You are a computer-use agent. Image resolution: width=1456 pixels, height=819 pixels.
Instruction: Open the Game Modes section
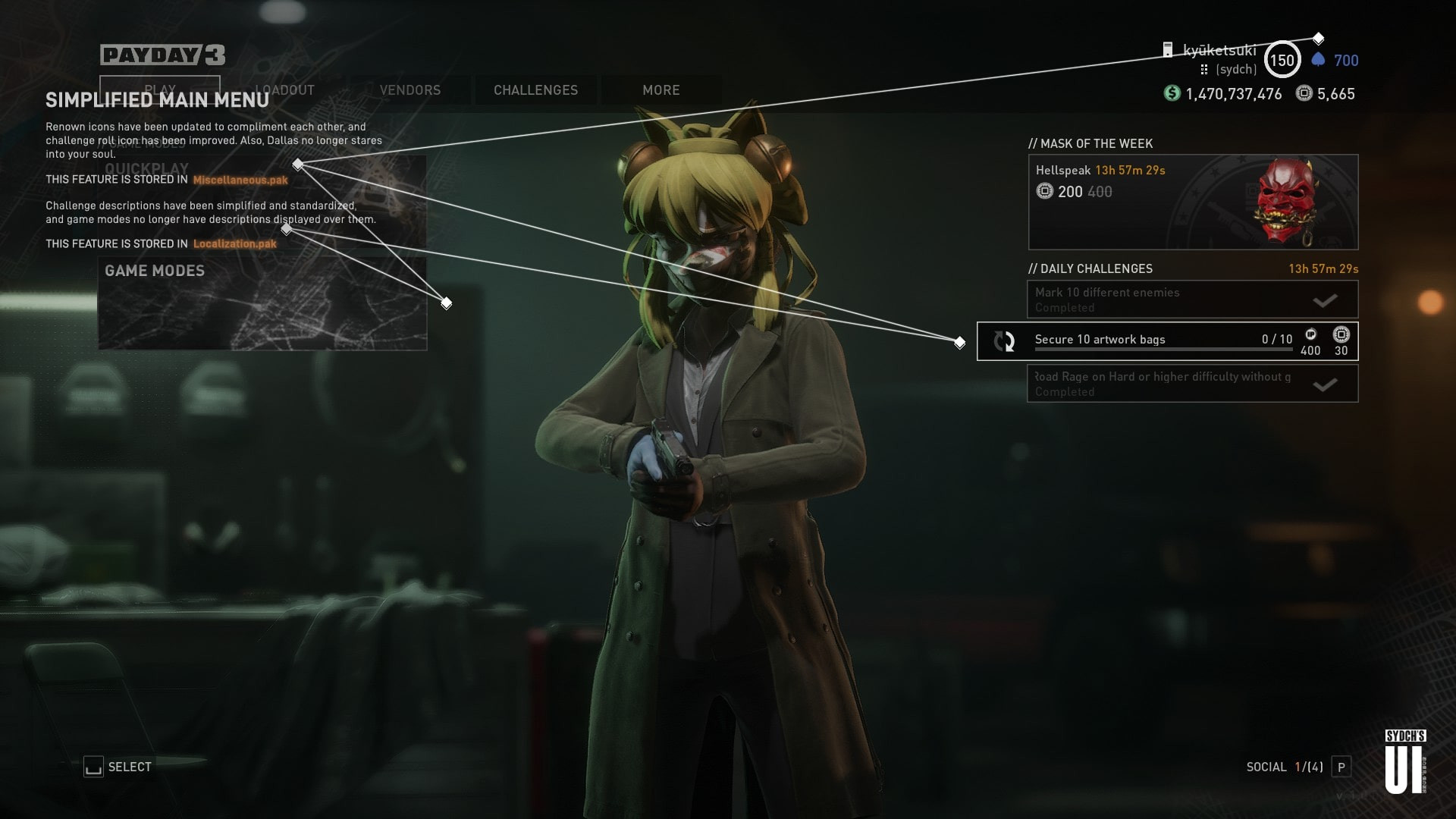click(x=154, y=271)
